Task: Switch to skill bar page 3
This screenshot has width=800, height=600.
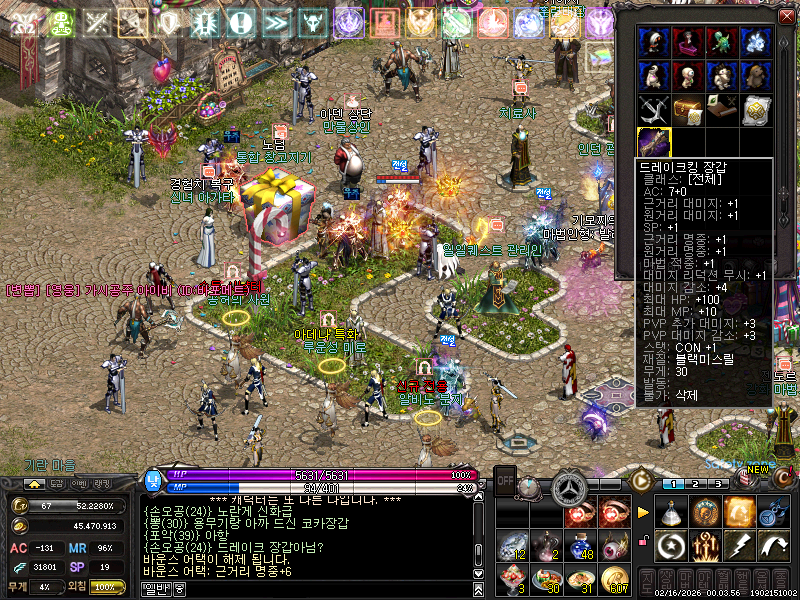Action: point(717,484)
